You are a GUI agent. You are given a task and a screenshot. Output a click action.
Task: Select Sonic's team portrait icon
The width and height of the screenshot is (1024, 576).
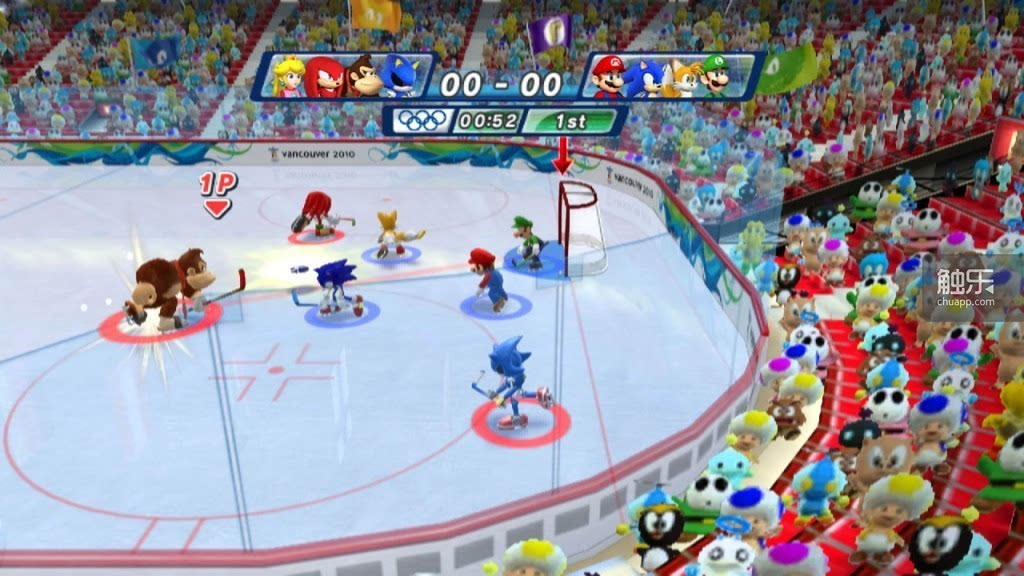point(644,78)
